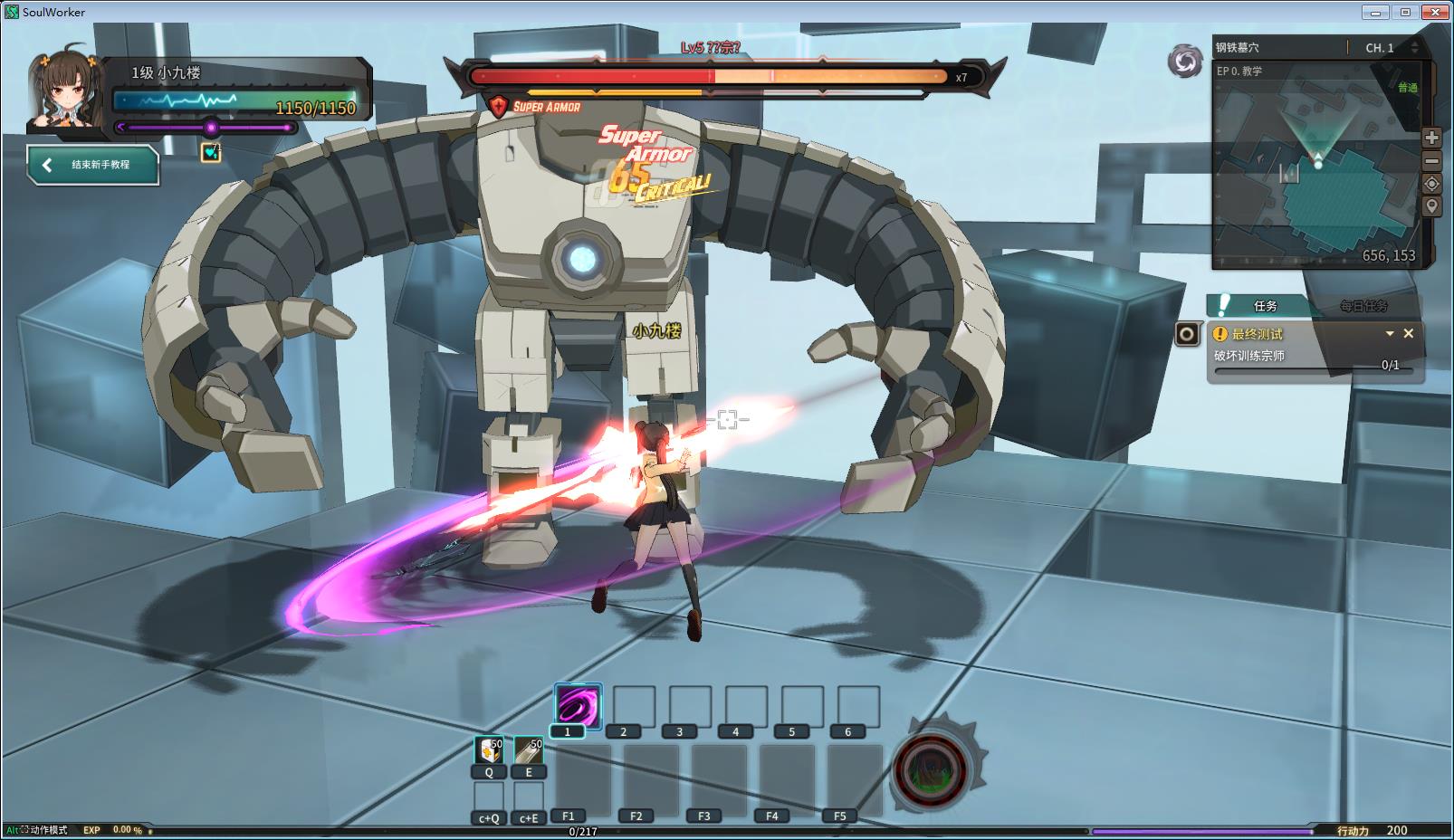Click the buff icon under the player bar
This screenshot has height=840, width=1454.
pos(211,152)
